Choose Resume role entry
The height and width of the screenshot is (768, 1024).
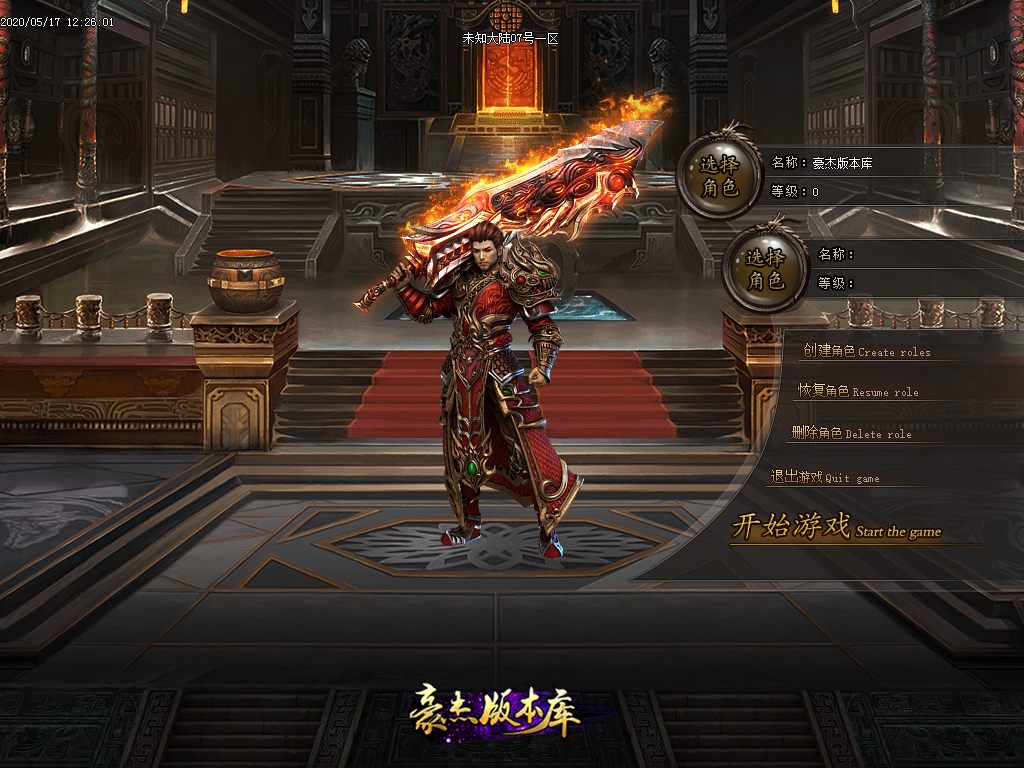[x=857, y=391]
